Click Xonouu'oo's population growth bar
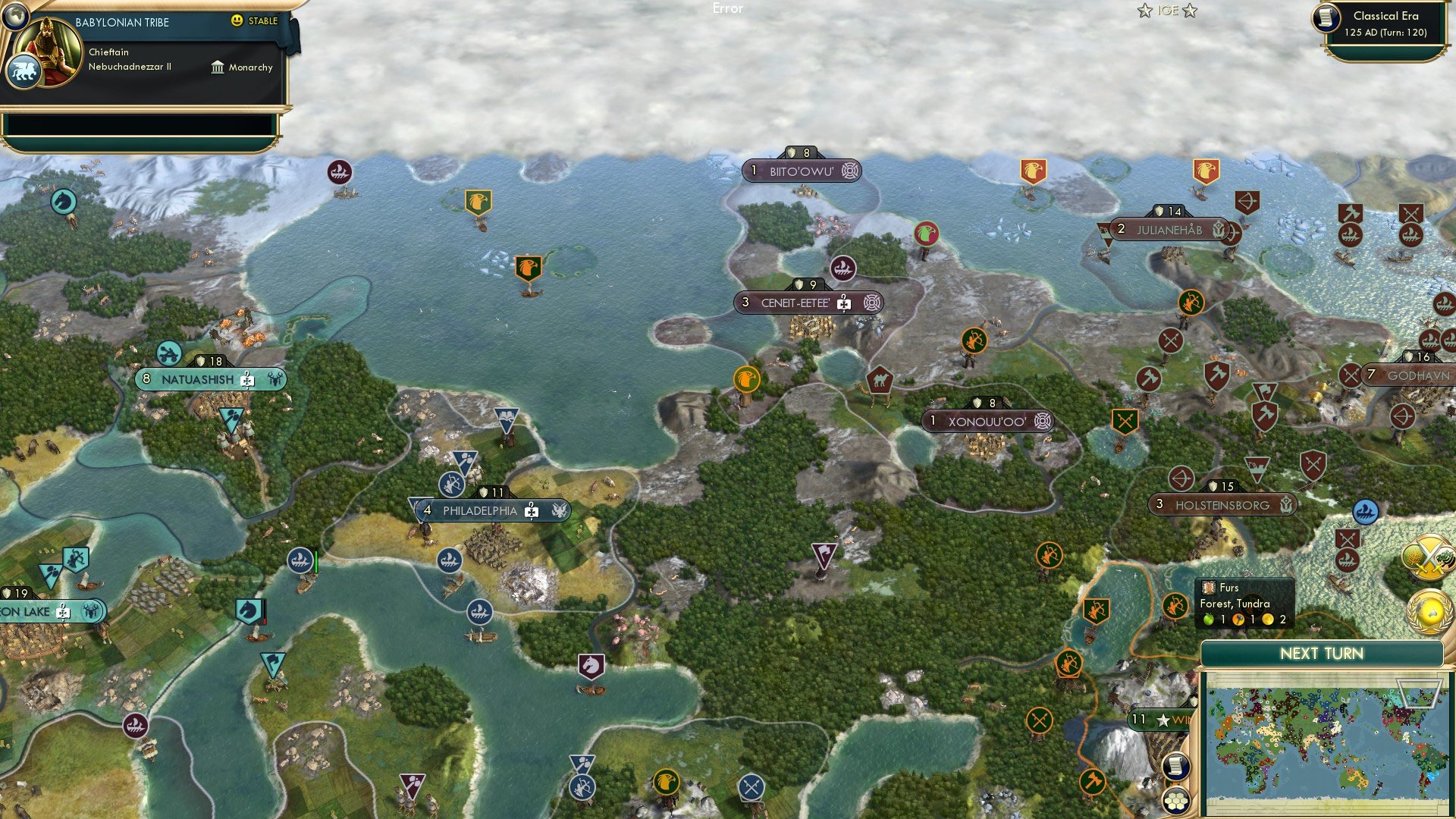 (x=932, y=419)
